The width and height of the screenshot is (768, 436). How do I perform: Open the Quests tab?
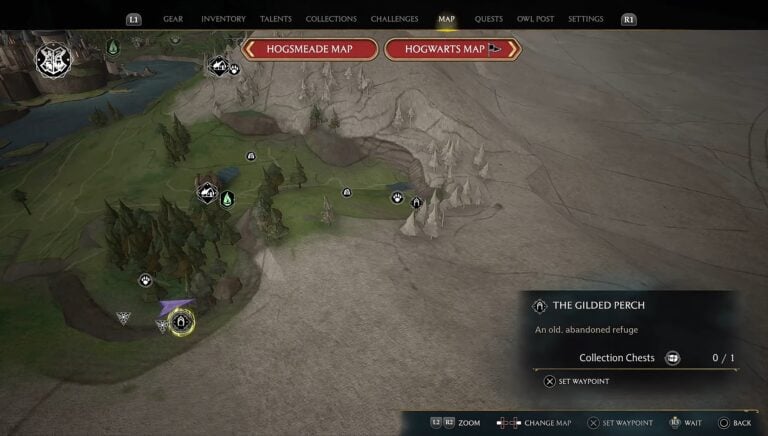pos(489,19)
